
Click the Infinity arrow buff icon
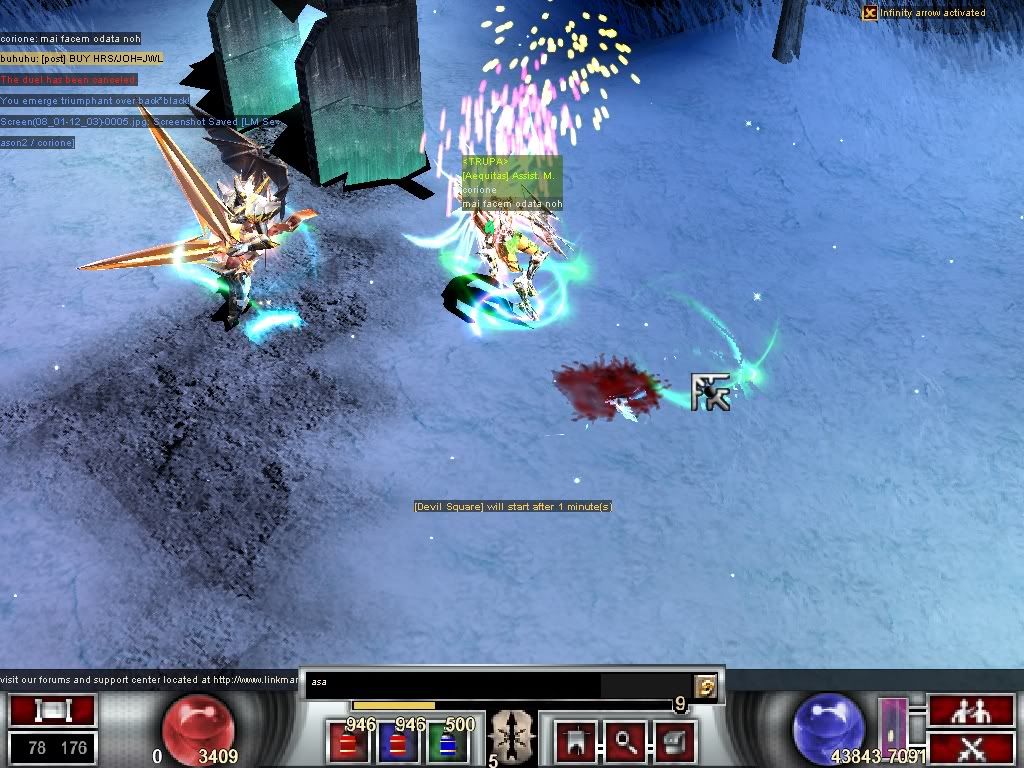pyautogui.click(x=870, y=13)
